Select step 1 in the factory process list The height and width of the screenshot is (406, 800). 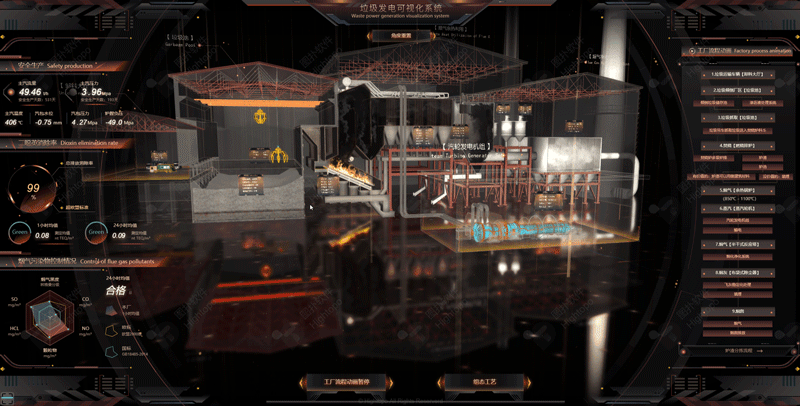pos(737,75)
